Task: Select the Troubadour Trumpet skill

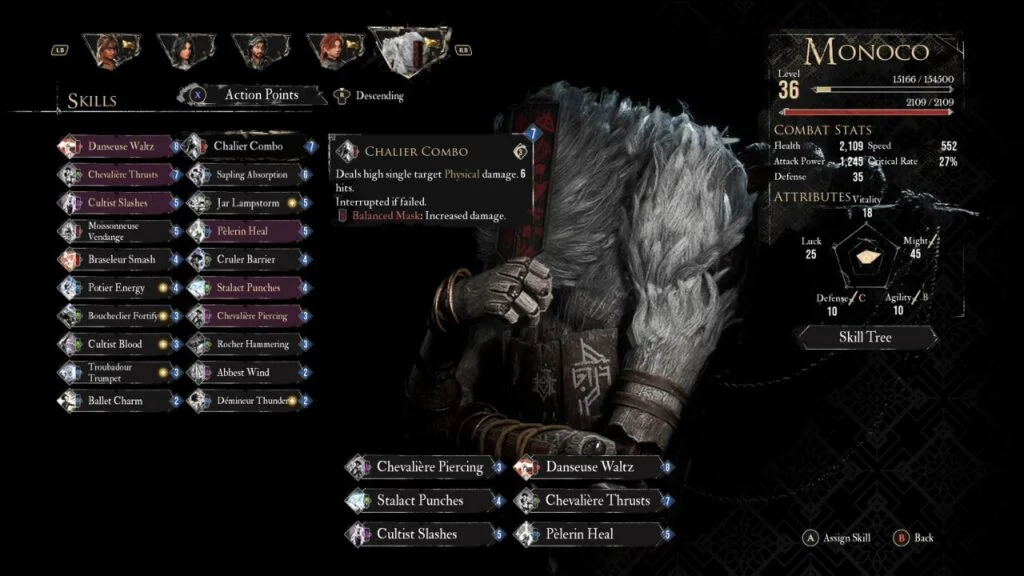Action: tap(120, 372)
